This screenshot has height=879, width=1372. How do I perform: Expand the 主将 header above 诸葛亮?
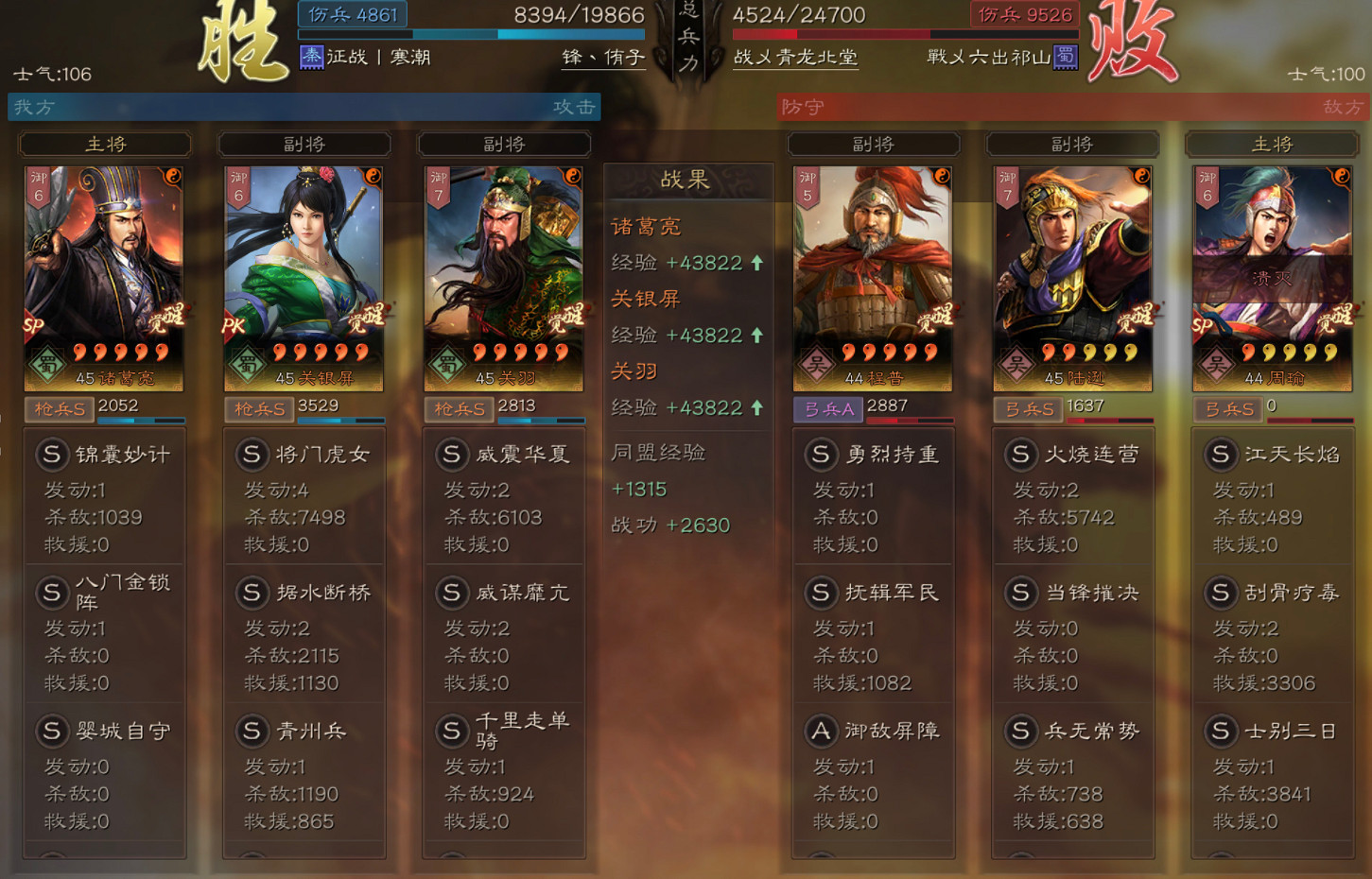[104, 144]
